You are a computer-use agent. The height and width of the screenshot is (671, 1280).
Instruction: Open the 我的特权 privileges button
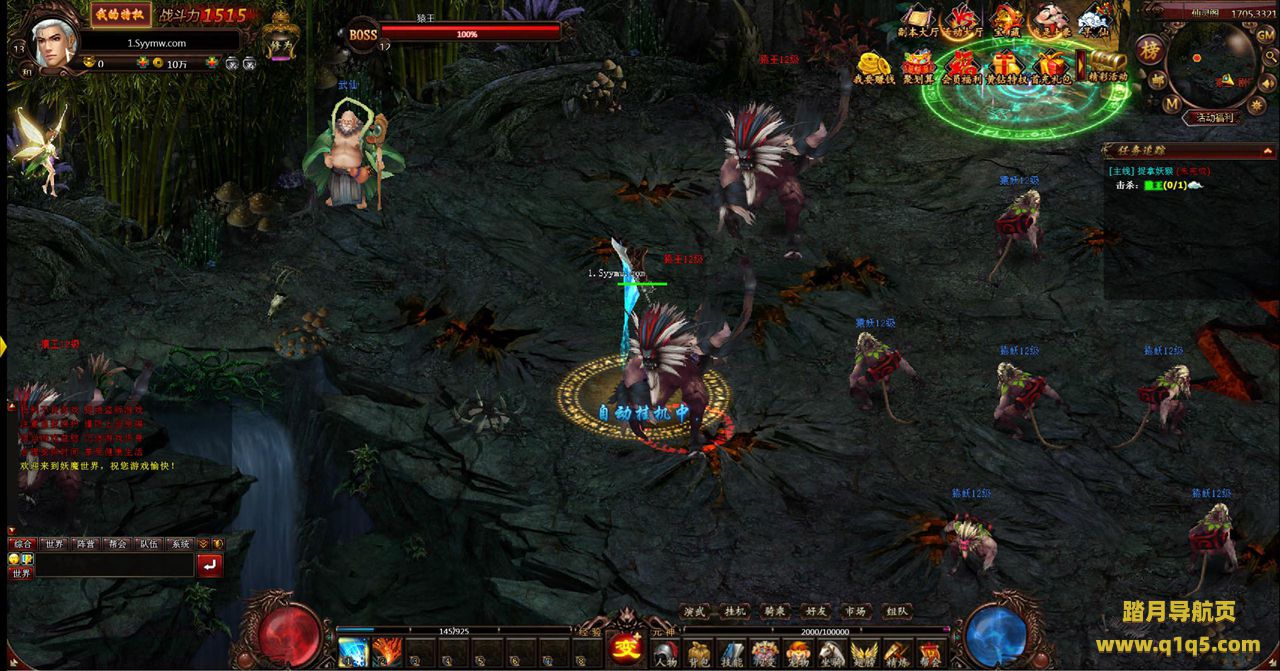121,14
